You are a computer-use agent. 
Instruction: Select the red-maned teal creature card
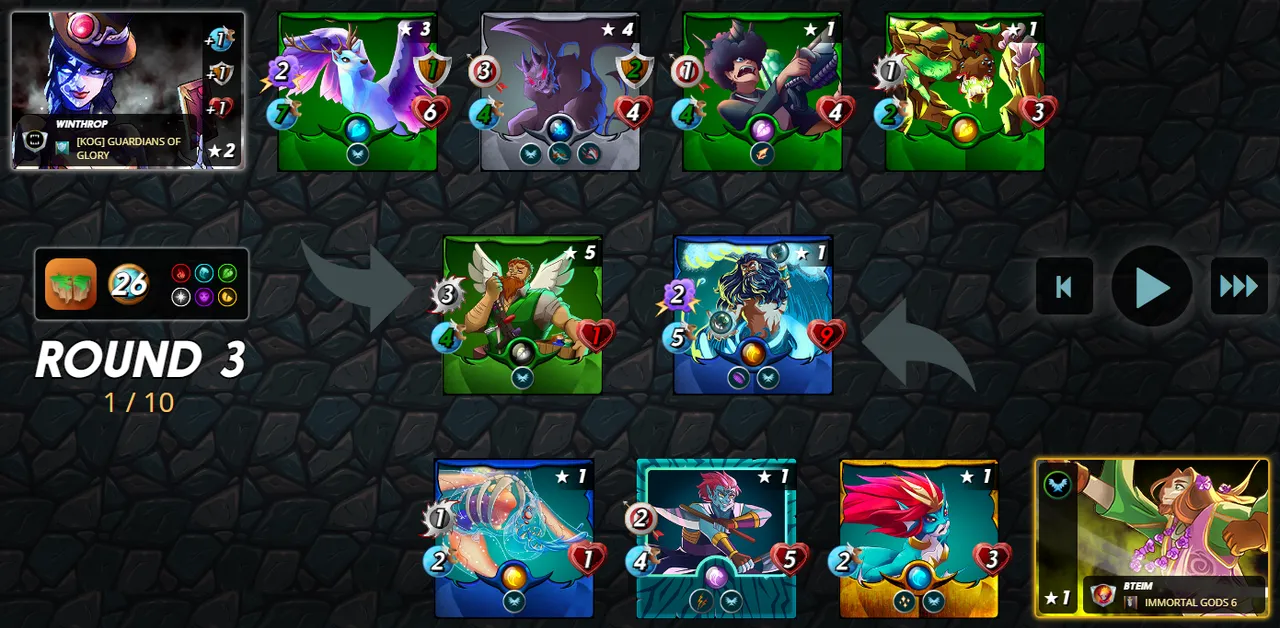pos(919,538)
